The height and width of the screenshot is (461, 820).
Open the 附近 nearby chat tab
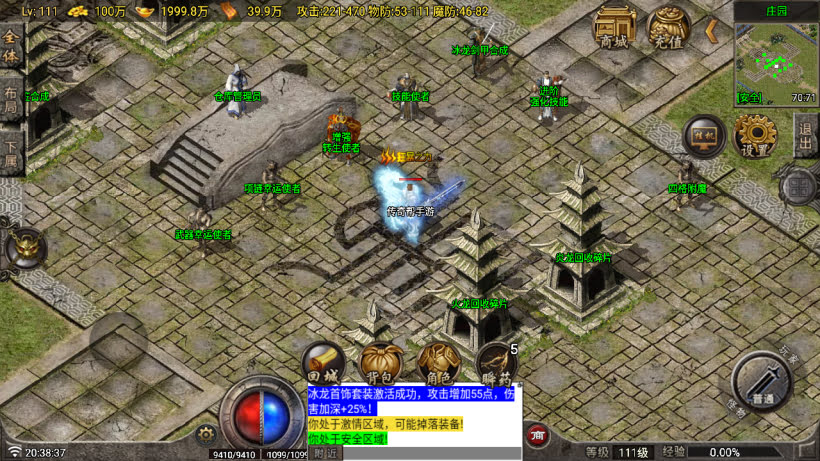click(325, 453)
